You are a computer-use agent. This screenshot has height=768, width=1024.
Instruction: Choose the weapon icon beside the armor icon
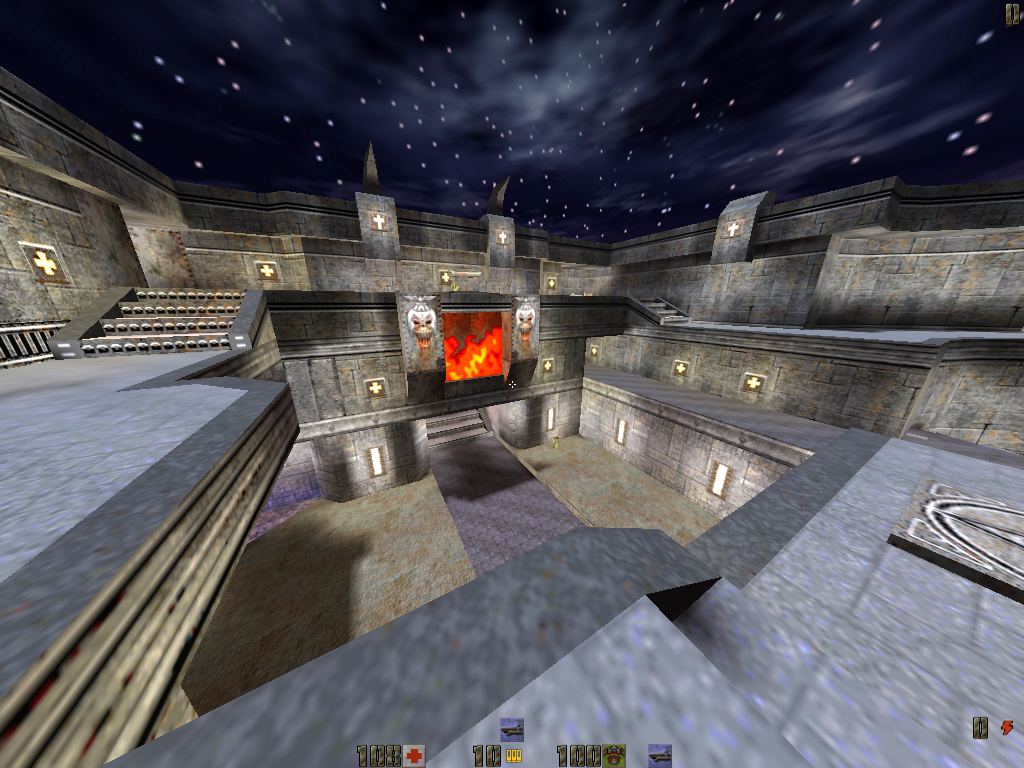[659, 755]
